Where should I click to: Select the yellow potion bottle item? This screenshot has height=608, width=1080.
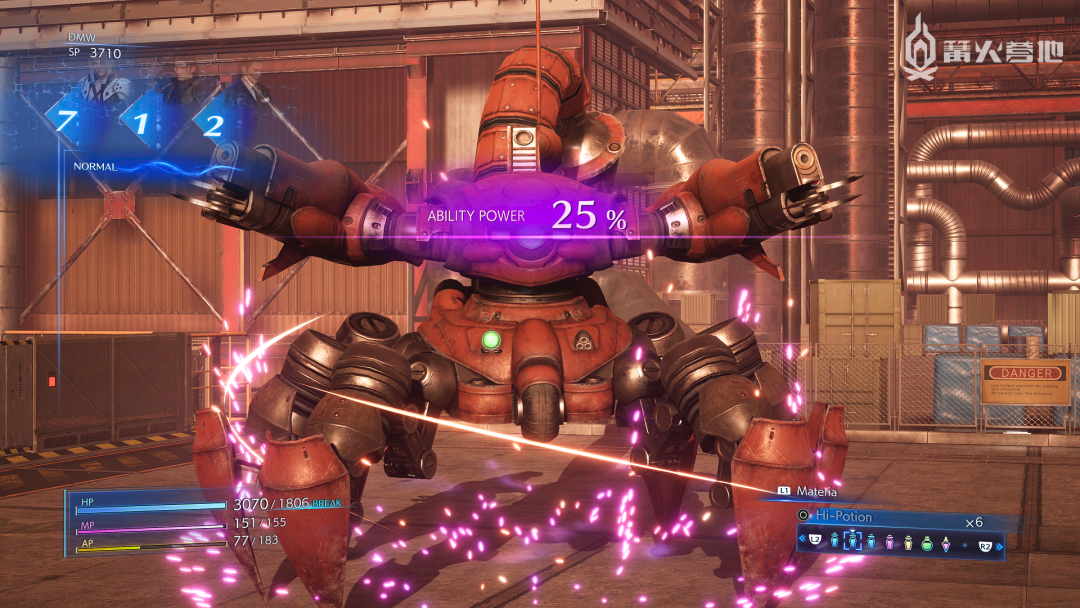click(908, 542)
